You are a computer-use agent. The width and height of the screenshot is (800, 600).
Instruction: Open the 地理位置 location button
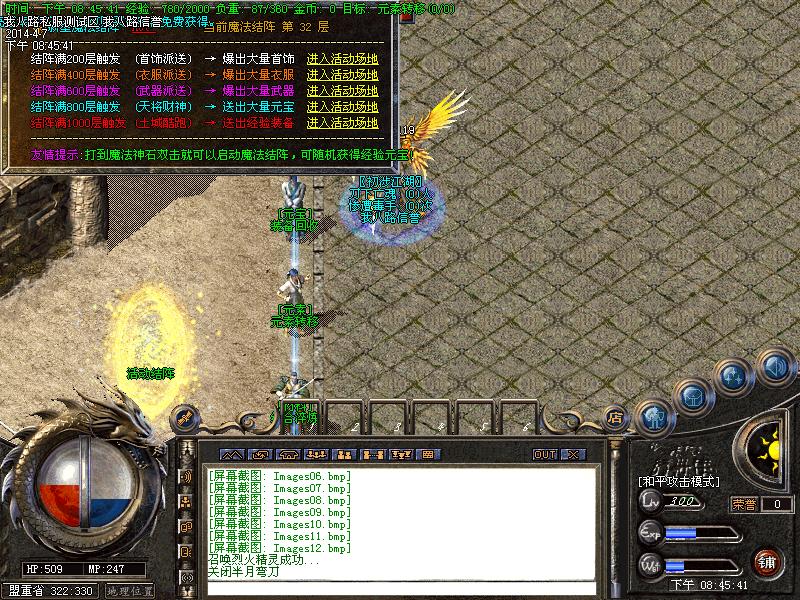130,591
